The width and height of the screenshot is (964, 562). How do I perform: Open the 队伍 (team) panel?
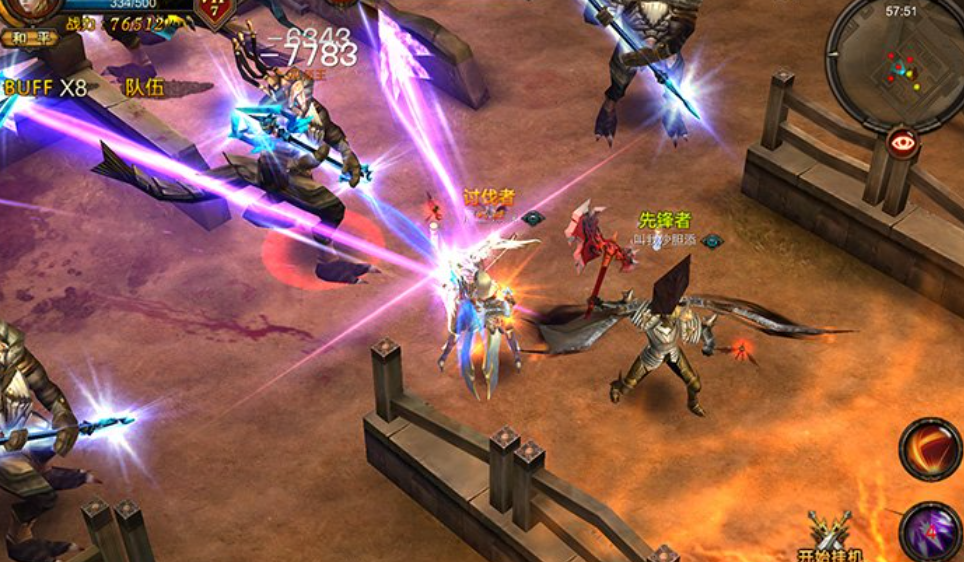pyautogui.click(x=144, y=87)
